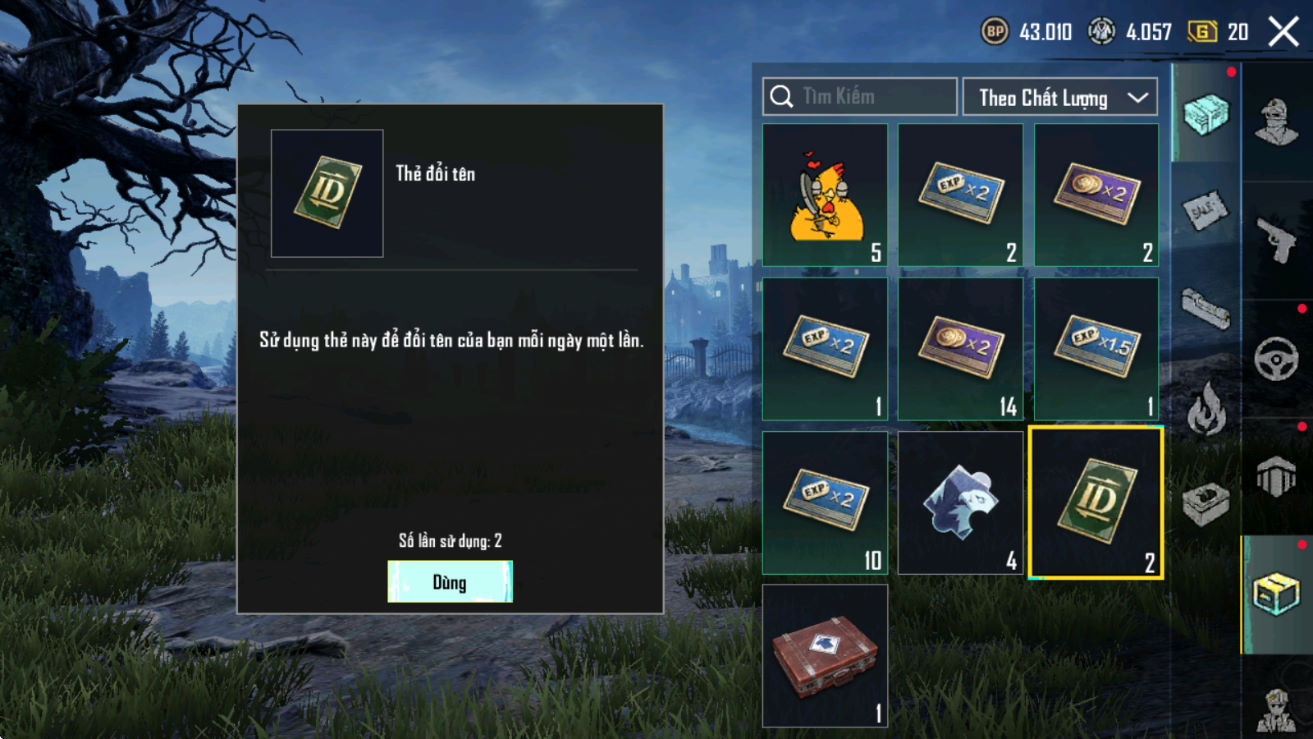Select the chicken emote item
Screen dimensions: 1313x739
[x=825, y=195]
